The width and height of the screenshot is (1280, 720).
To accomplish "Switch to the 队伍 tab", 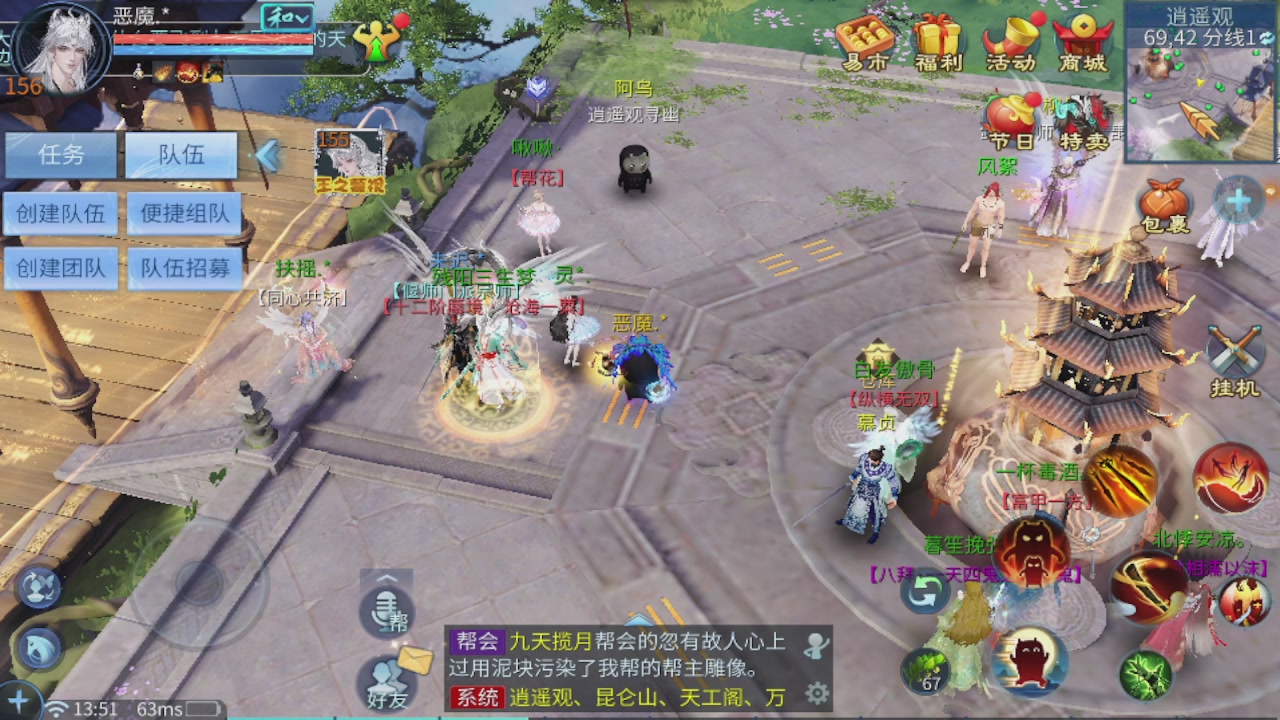I will click(x=180, y=155).
